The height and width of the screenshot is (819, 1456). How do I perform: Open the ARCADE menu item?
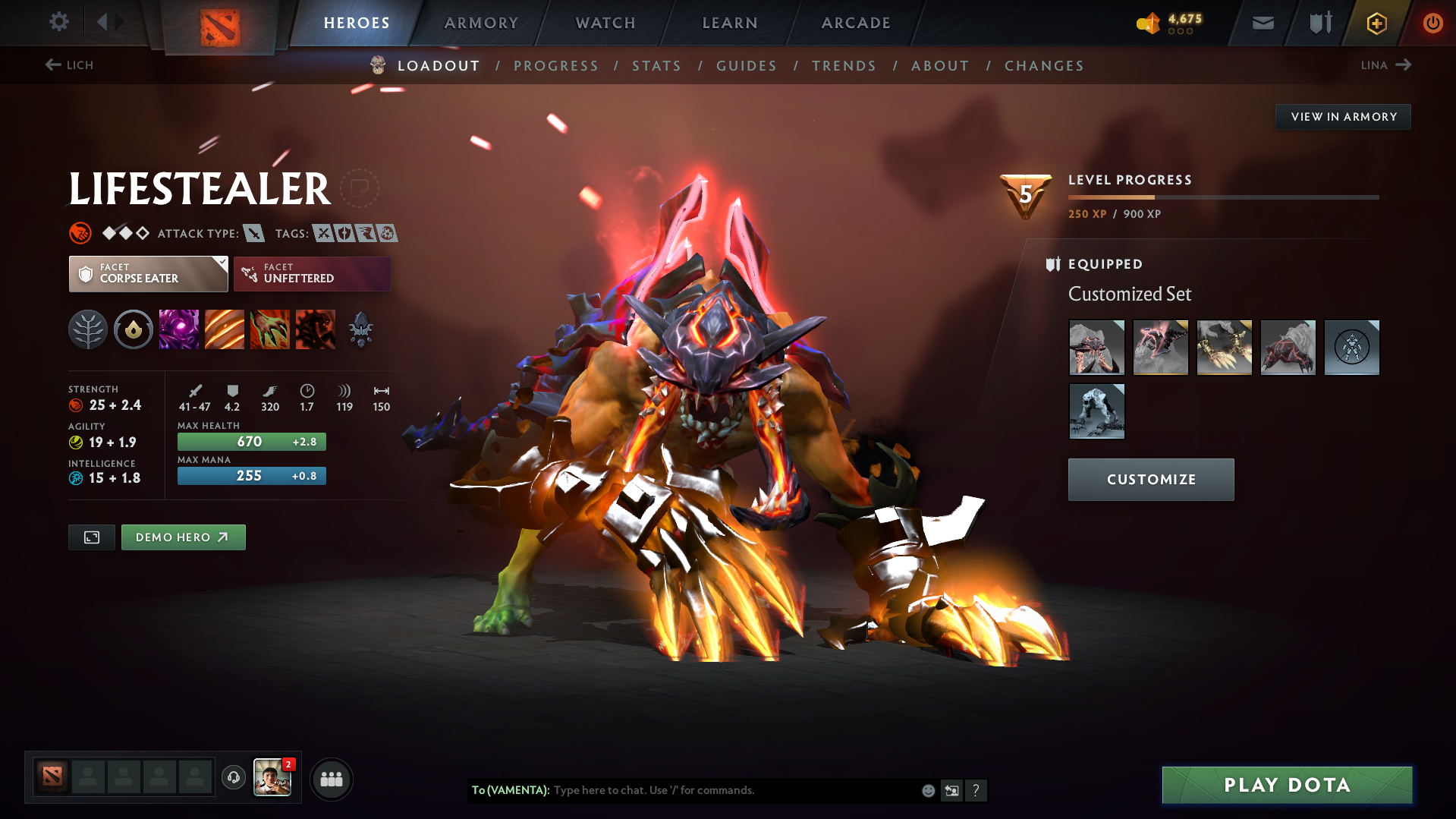click(855, 23)
